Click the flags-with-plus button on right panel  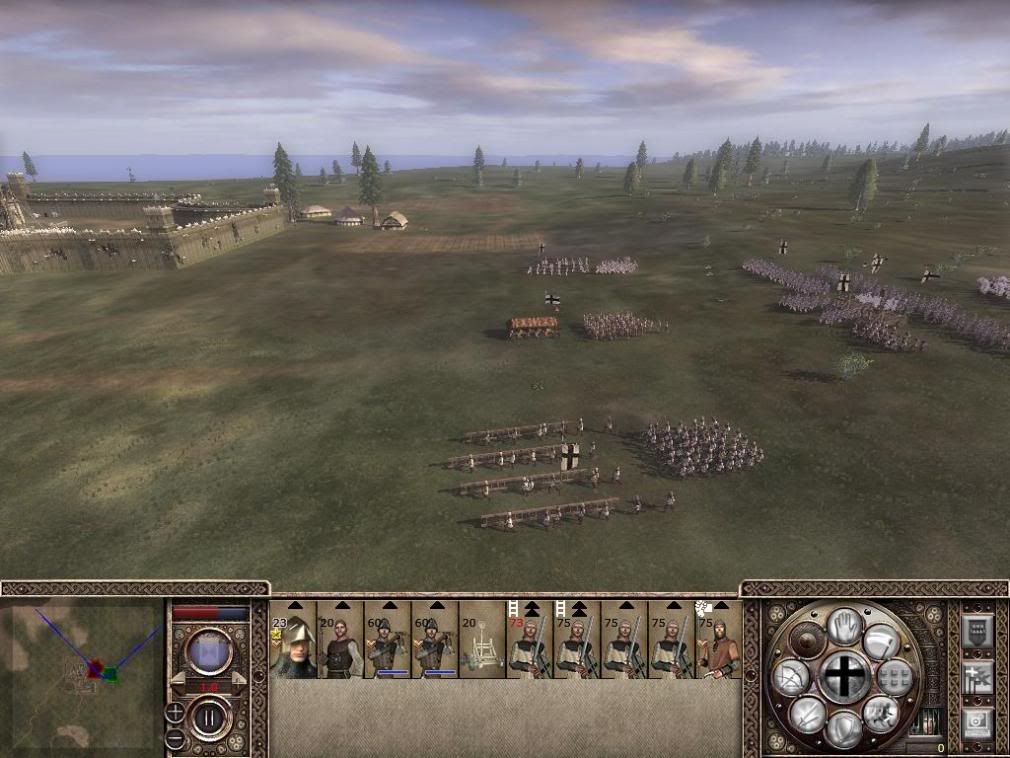(x=977, y=677)
